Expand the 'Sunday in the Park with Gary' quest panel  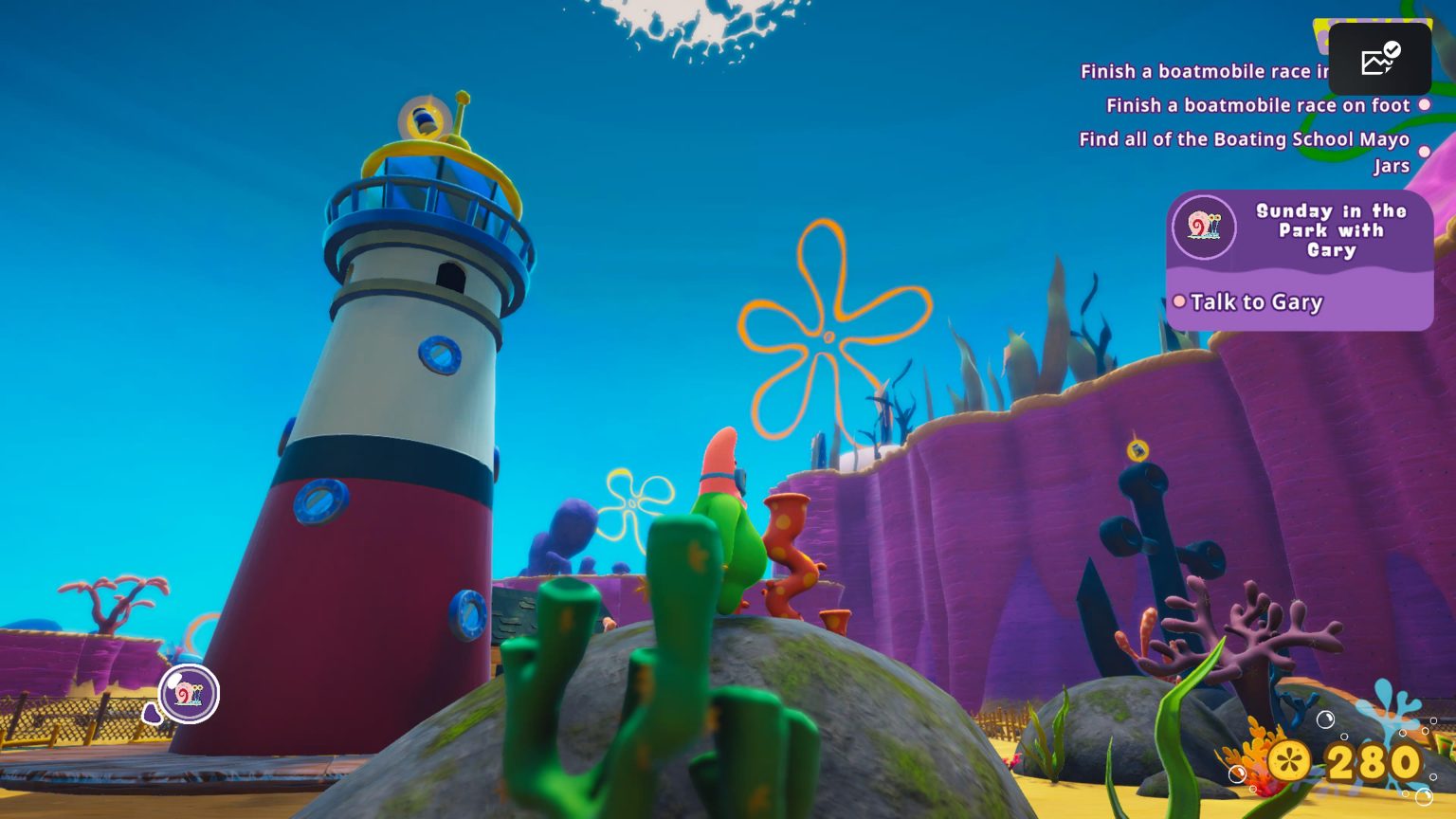pyautogui.click(x=1299, y=261)
